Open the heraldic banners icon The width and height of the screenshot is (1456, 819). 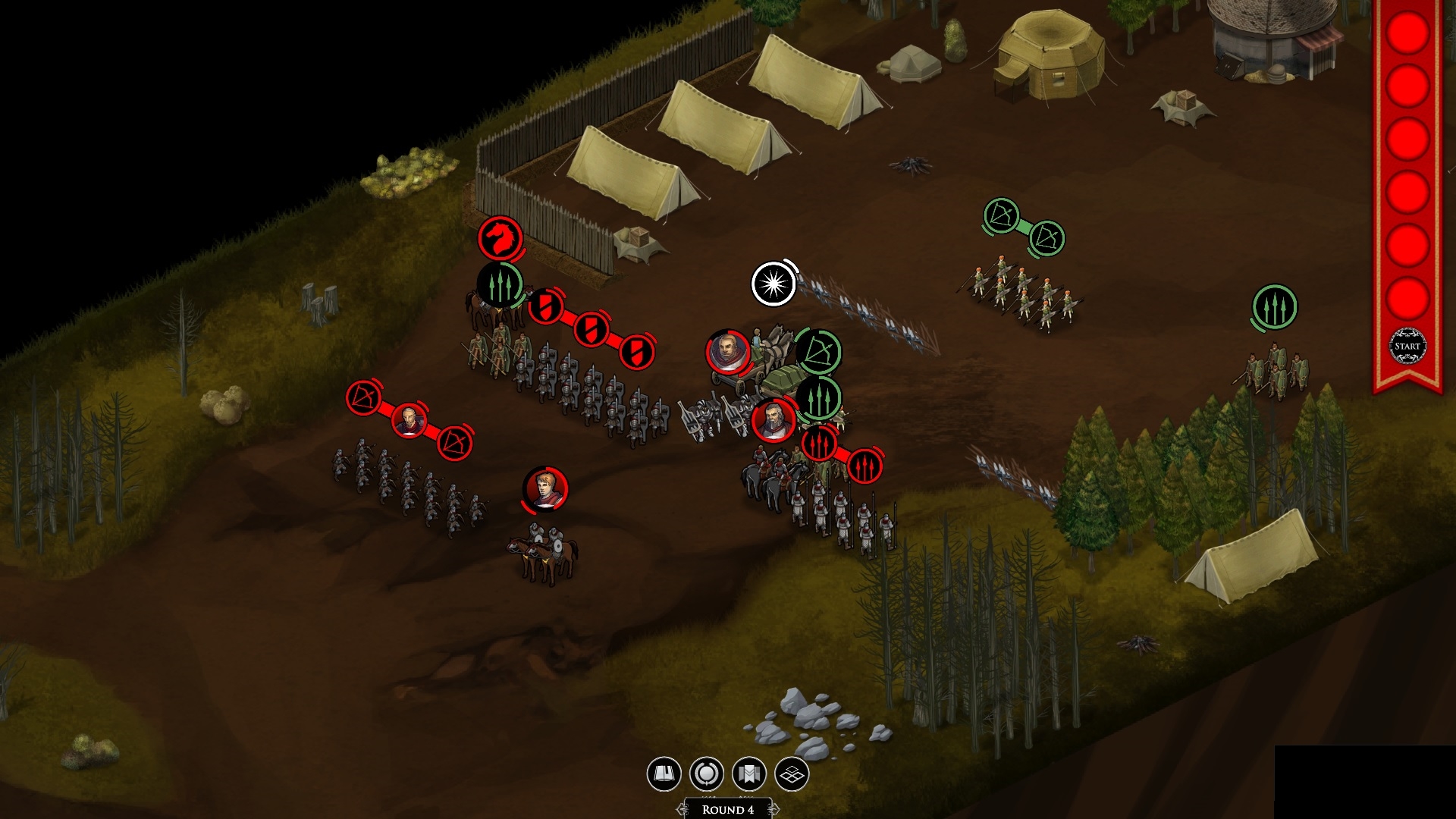749,774
